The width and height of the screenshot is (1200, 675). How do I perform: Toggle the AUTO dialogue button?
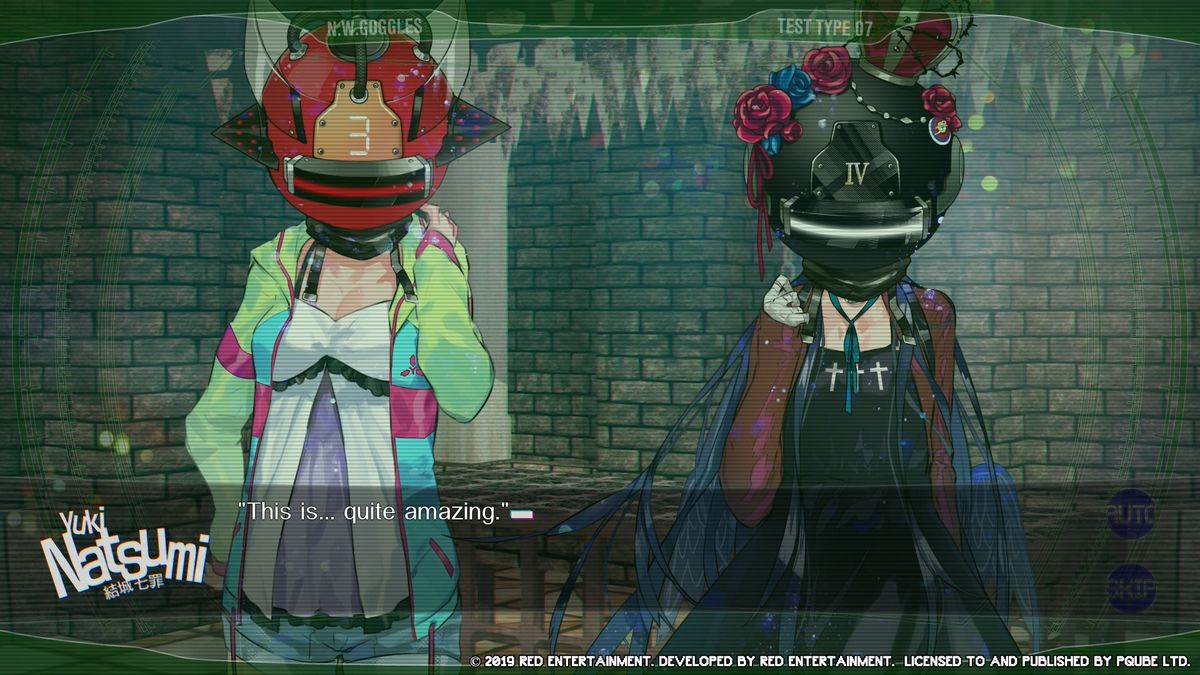[x=1131, y=516]
